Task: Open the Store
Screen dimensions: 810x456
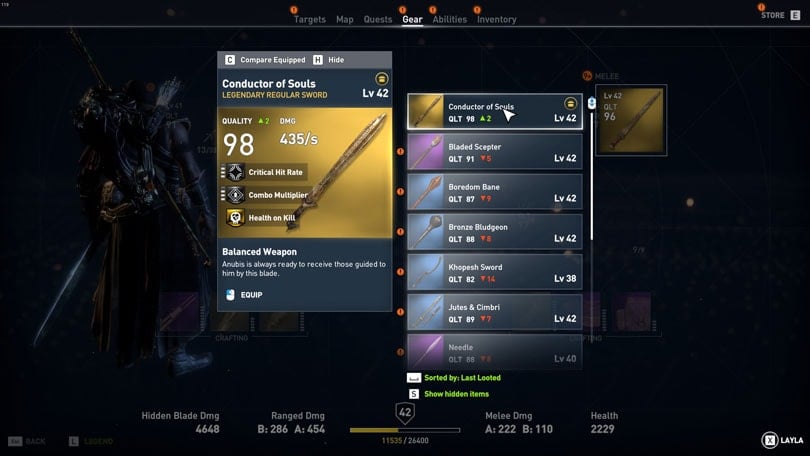Action: 773,15
